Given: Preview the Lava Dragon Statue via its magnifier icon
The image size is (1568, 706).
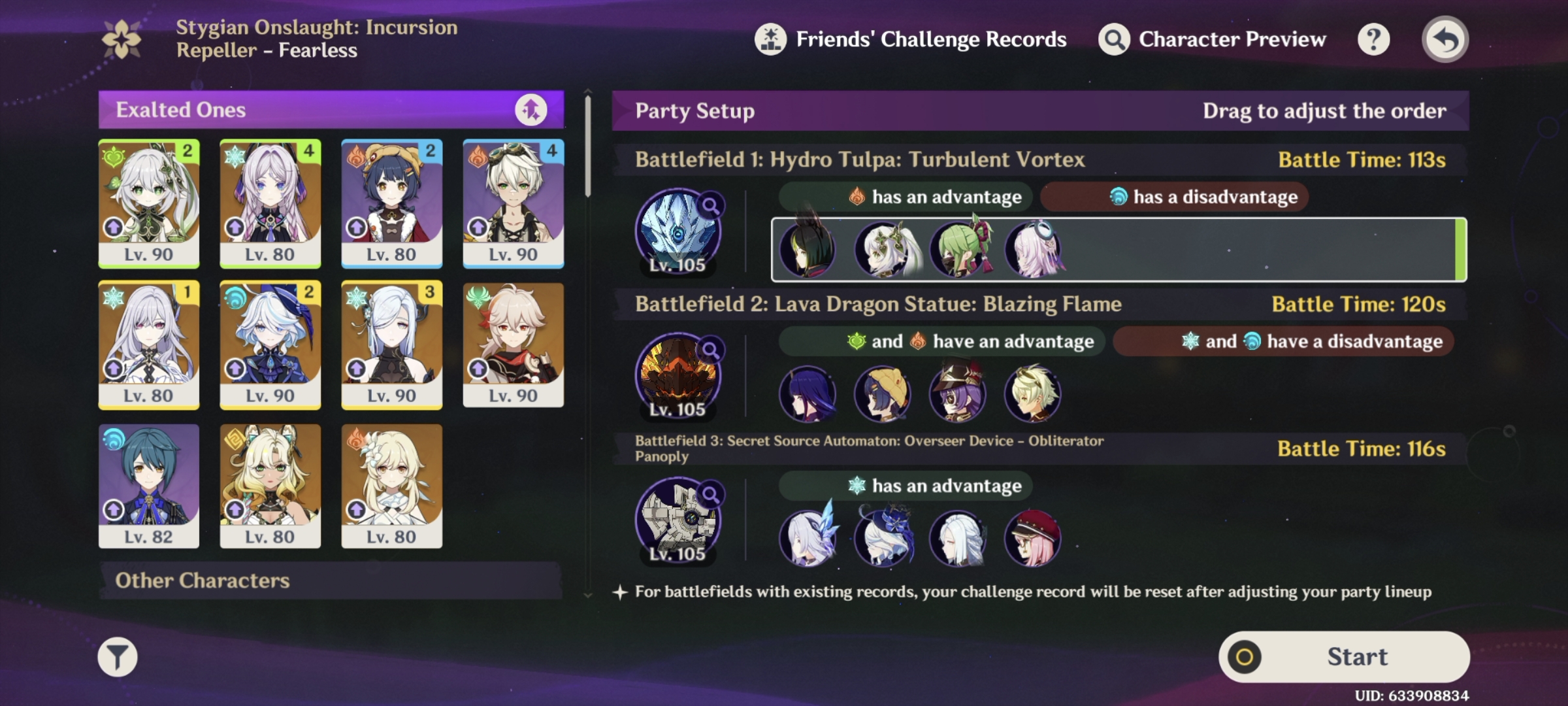Looking at the screenshot, I should click(712, 348).
